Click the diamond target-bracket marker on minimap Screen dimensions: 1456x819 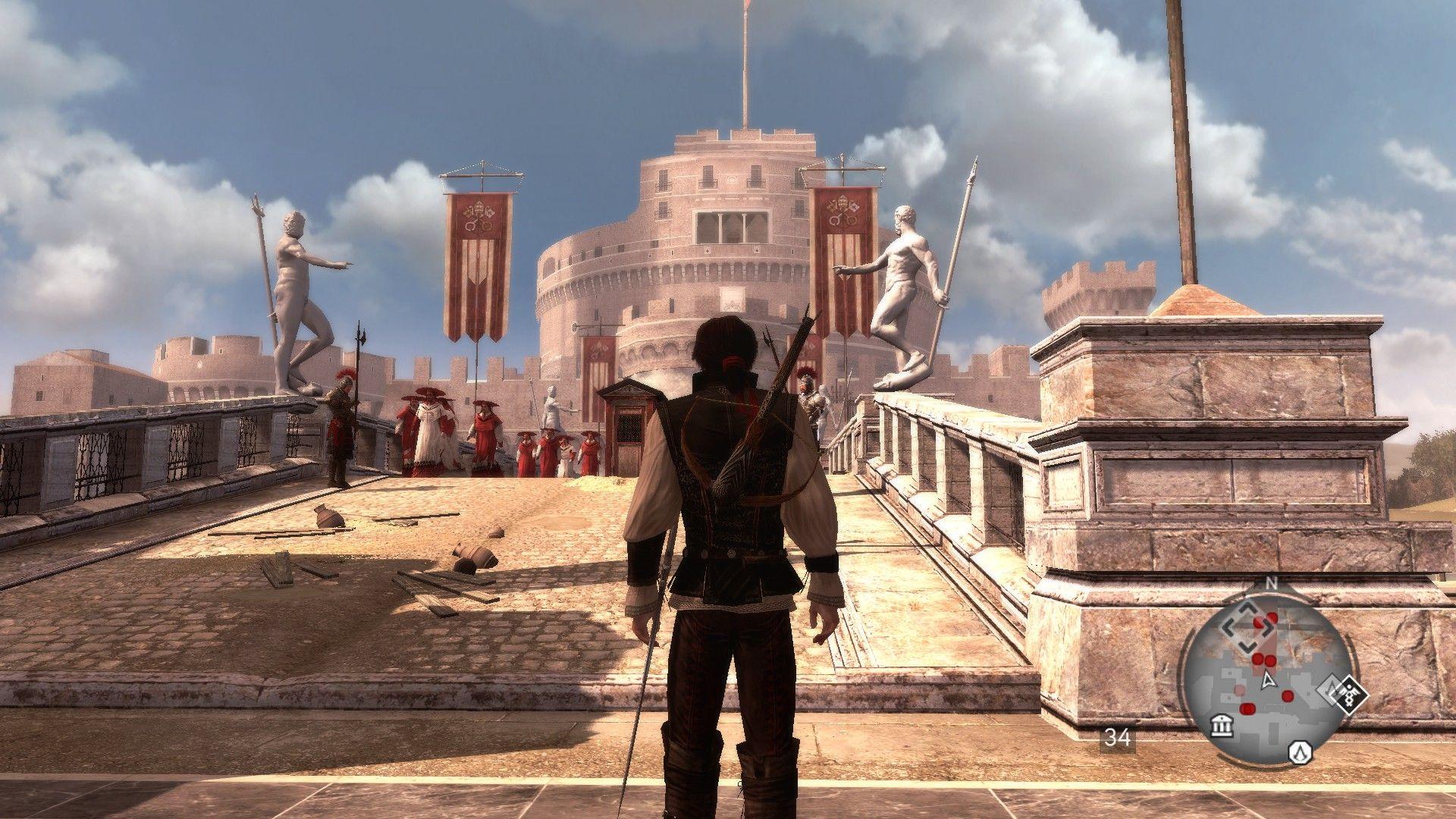[x=1247, y=628]
